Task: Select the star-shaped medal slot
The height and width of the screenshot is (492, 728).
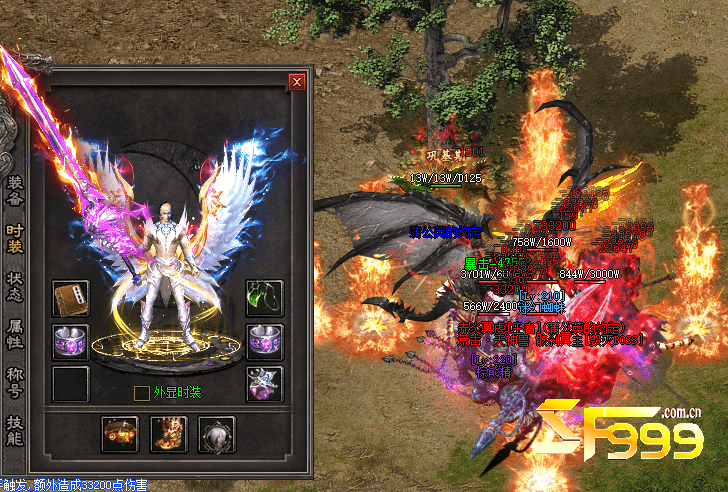Action: tap(264, 383)
